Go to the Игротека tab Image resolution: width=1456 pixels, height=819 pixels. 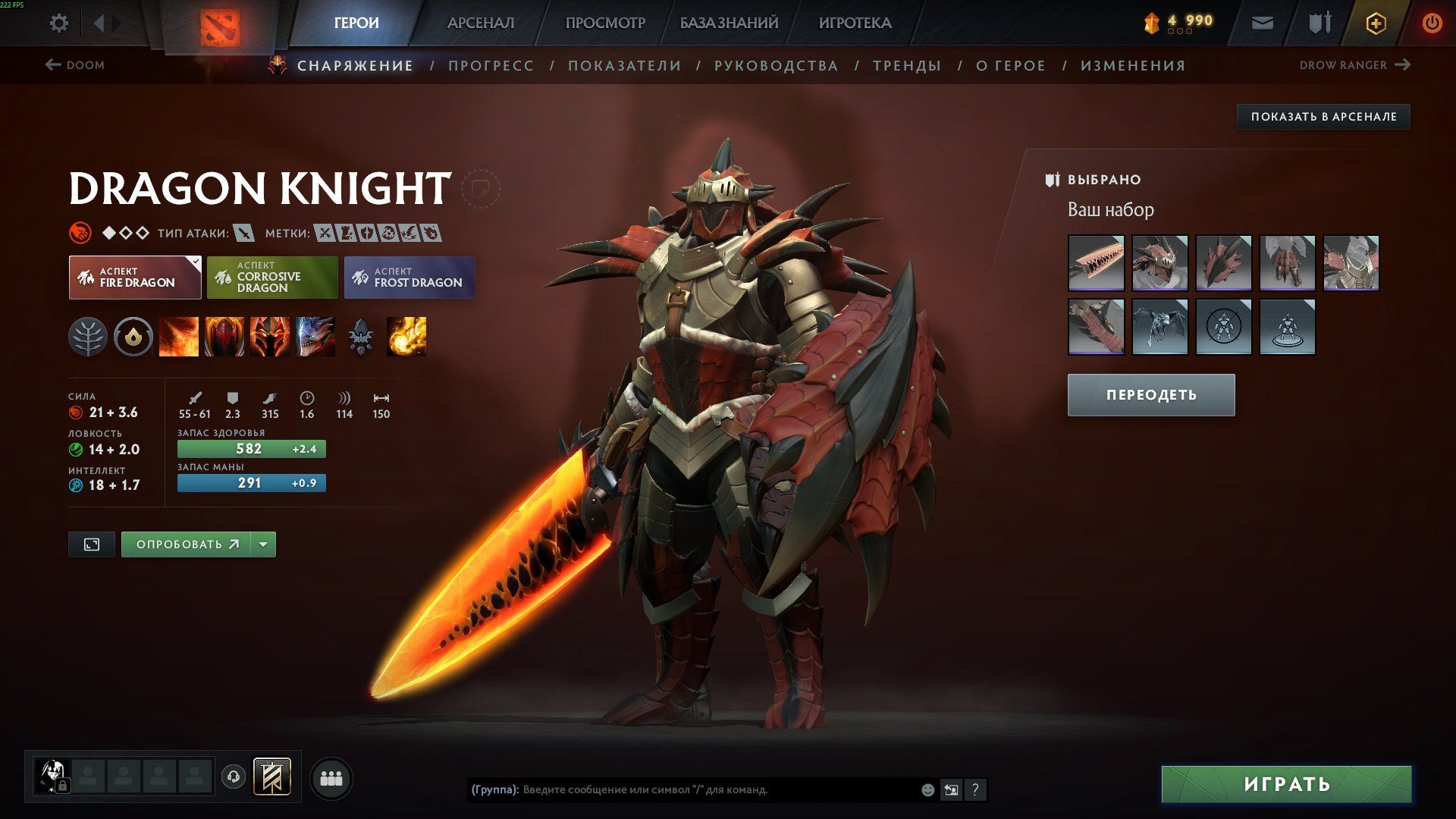click(855, 23)
